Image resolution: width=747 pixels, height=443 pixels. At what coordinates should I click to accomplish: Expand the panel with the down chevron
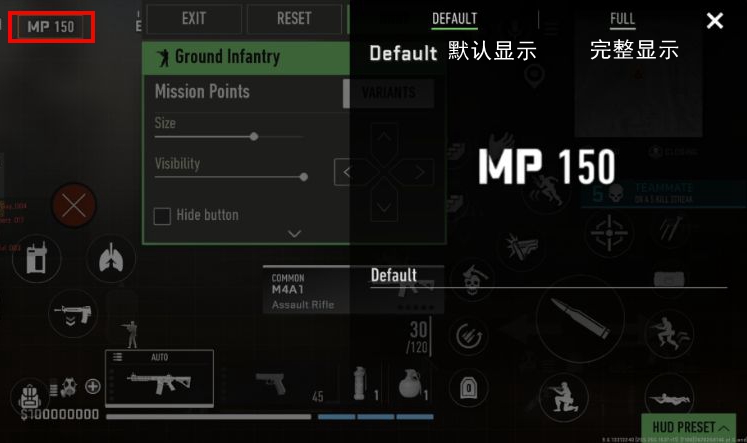click(x=294, y=233)
